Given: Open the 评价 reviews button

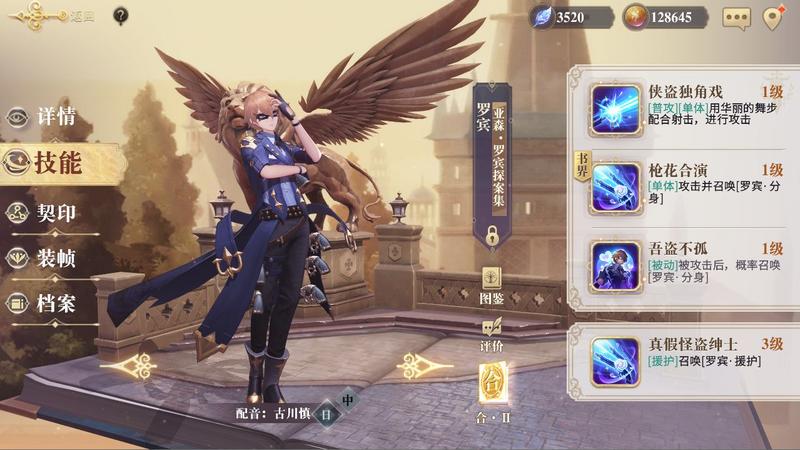Looking at the screenshot, I should click(491, 331).
